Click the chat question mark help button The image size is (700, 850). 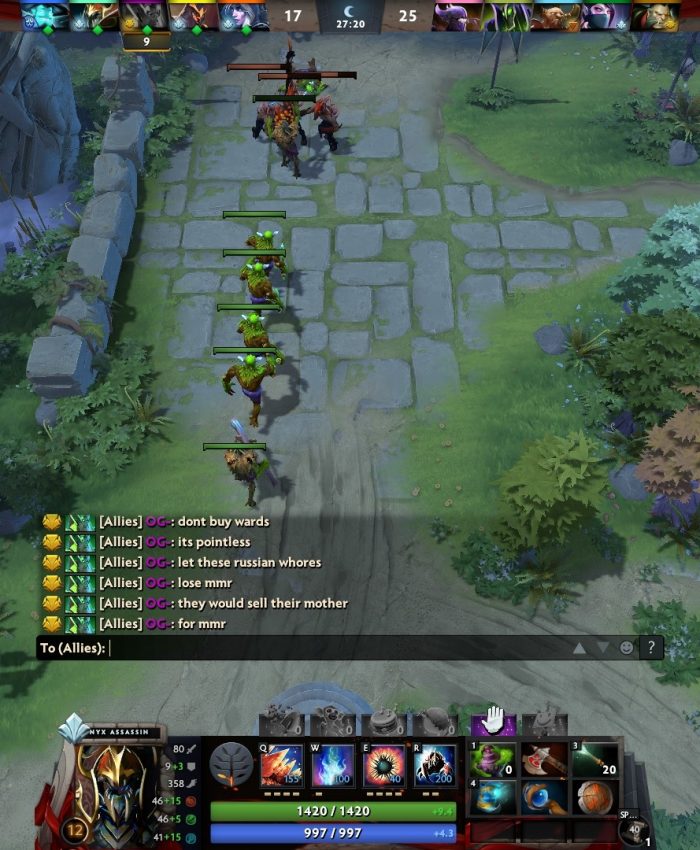coord(651,648)
